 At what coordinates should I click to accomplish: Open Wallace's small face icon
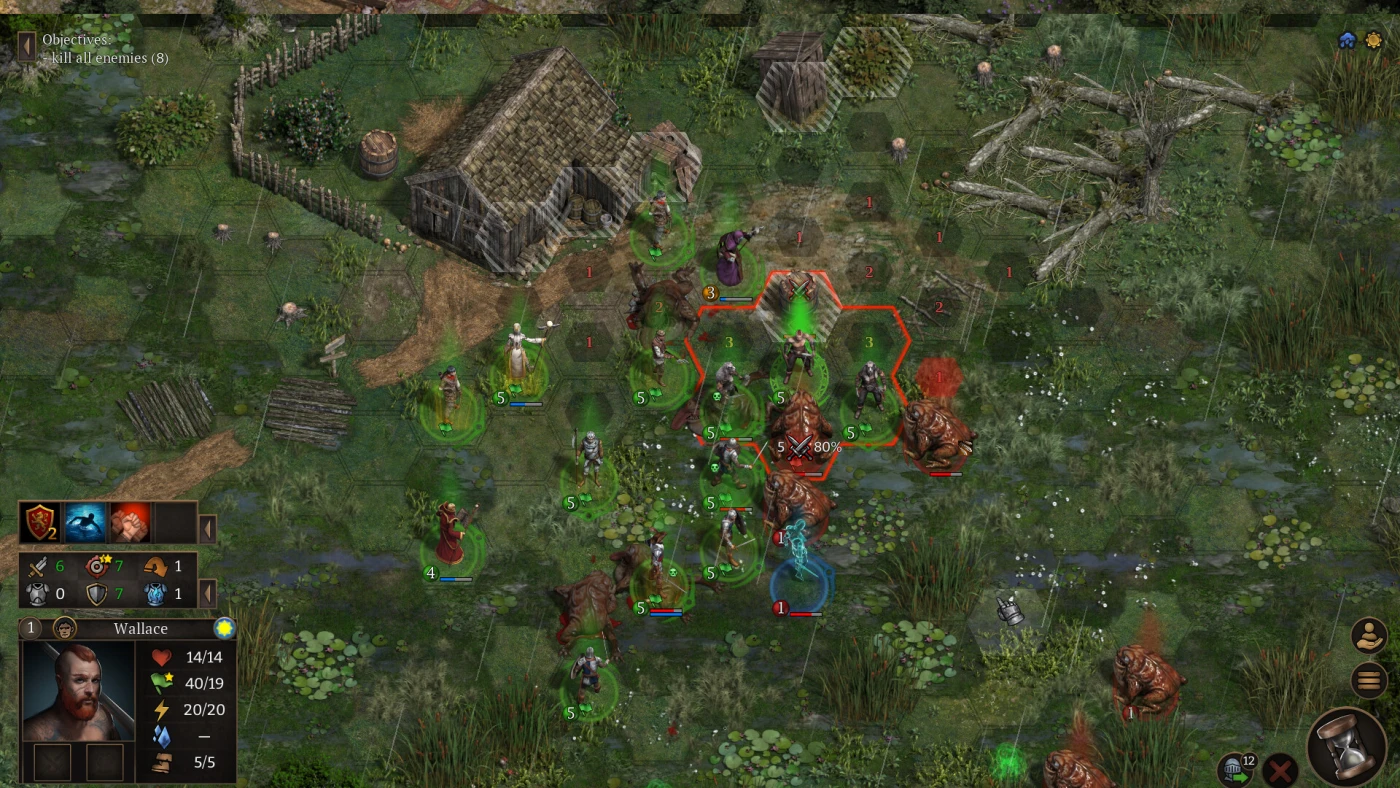pyautogui.click(x=65, y=628)
